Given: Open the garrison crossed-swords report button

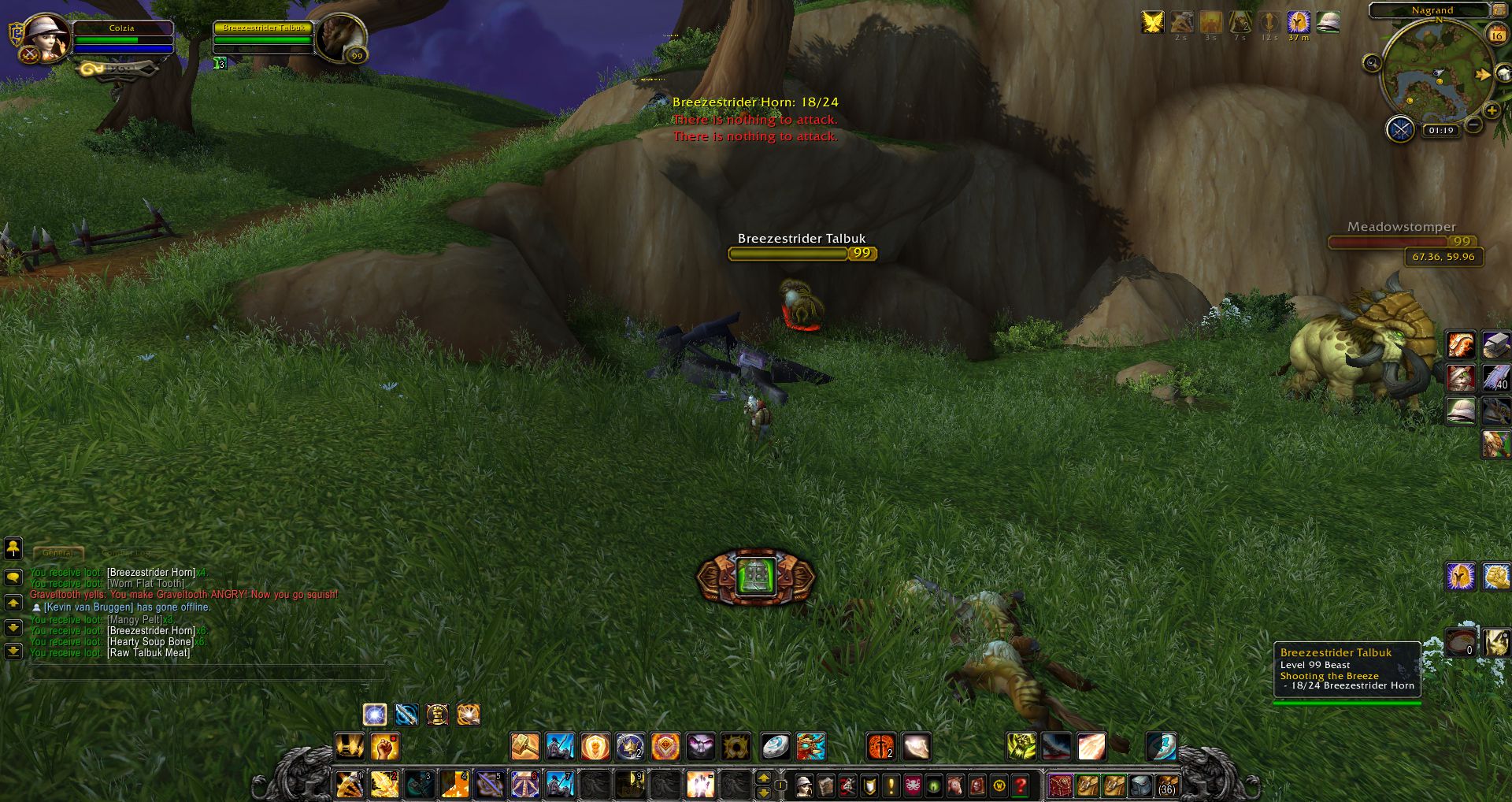Looking at the screenshot, I should coord(1400,128).
